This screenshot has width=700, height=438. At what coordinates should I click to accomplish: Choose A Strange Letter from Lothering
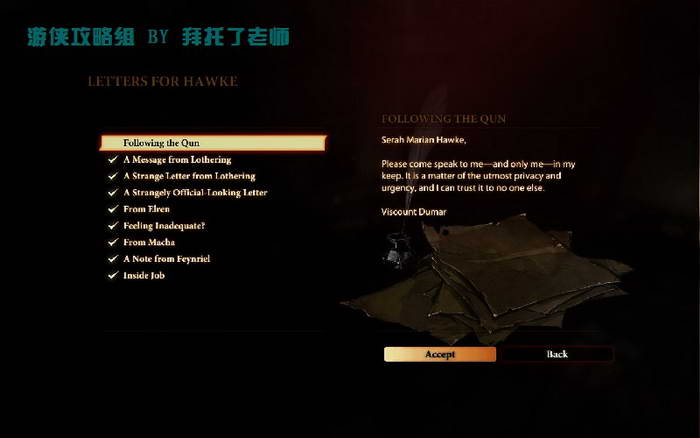tap(189, 176)
